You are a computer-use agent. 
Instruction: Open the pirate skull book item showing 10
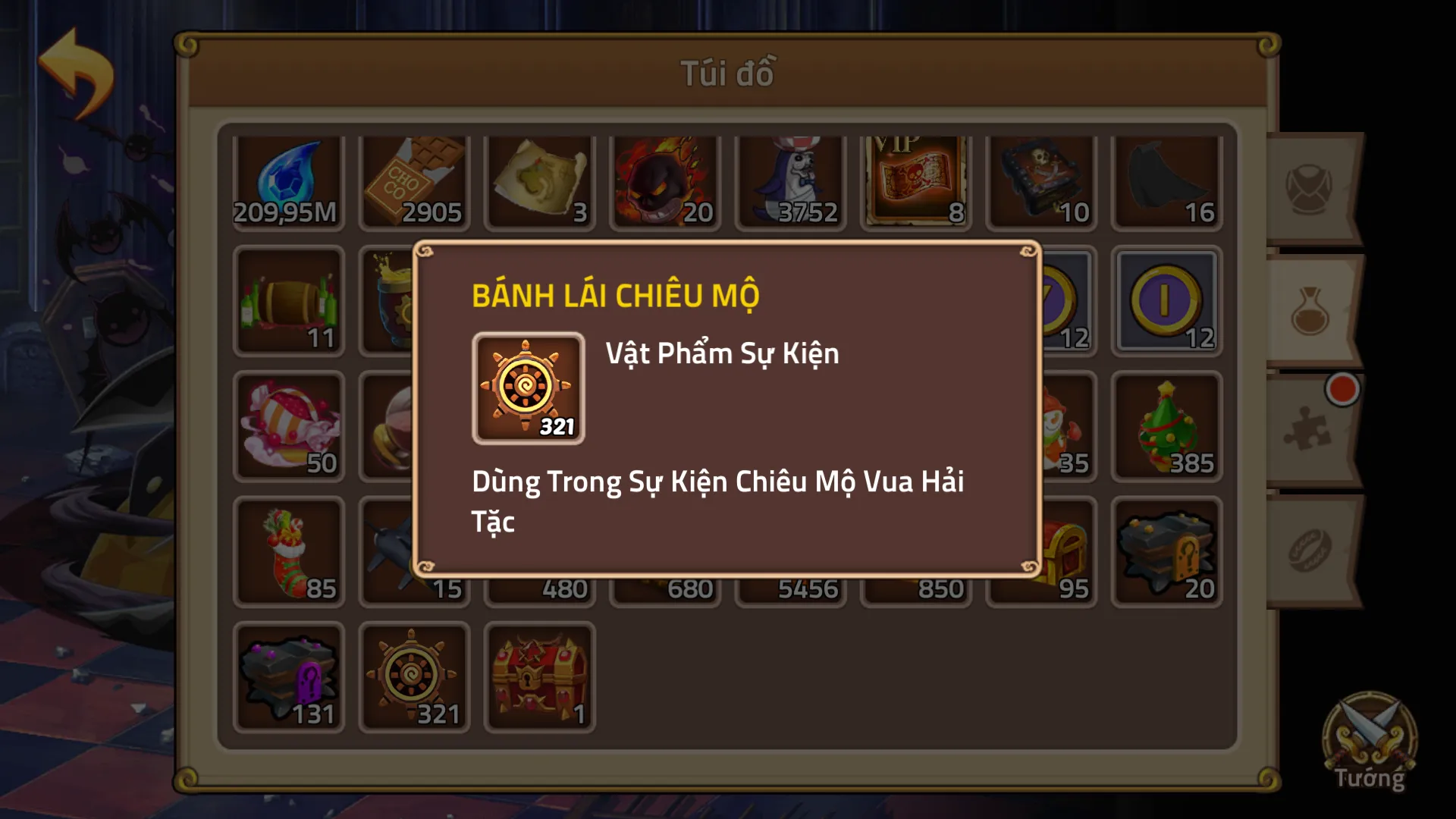(1040, 176)
